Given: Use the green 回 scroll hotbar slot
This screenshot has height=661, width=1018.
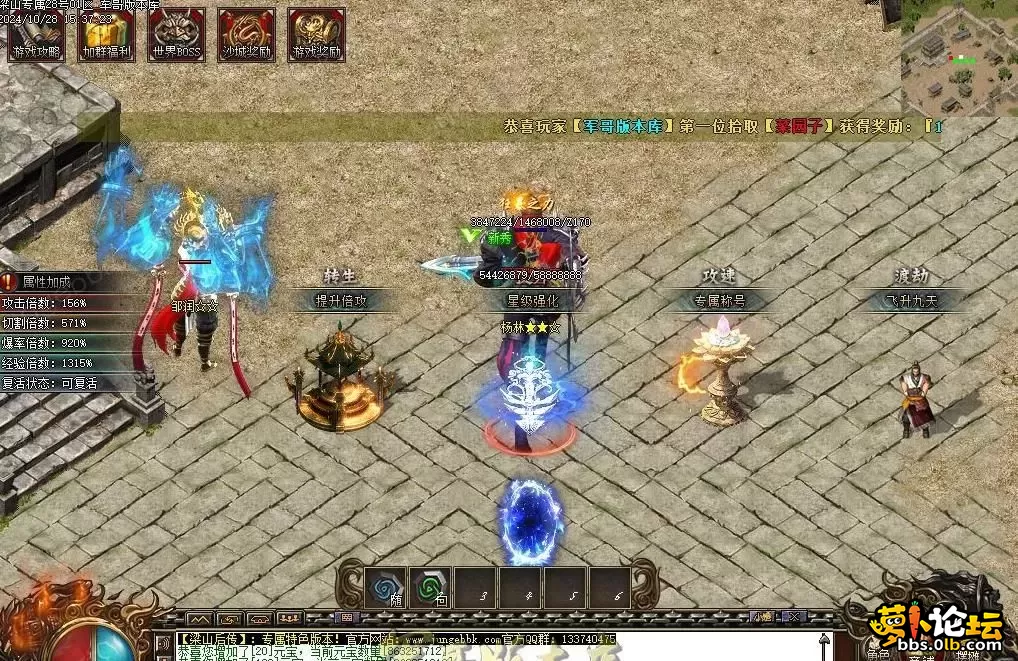Looking at the screenshot, I should point(431,588).
